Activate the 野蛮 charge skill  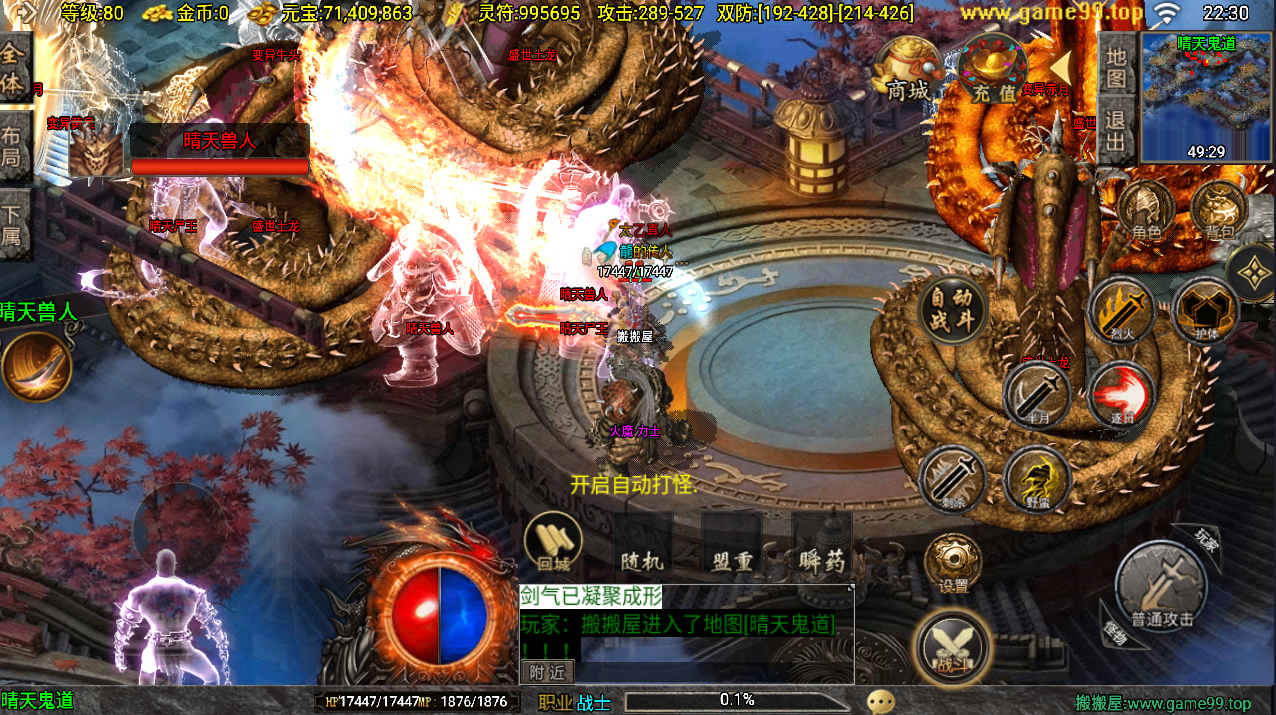[1038, 479]
